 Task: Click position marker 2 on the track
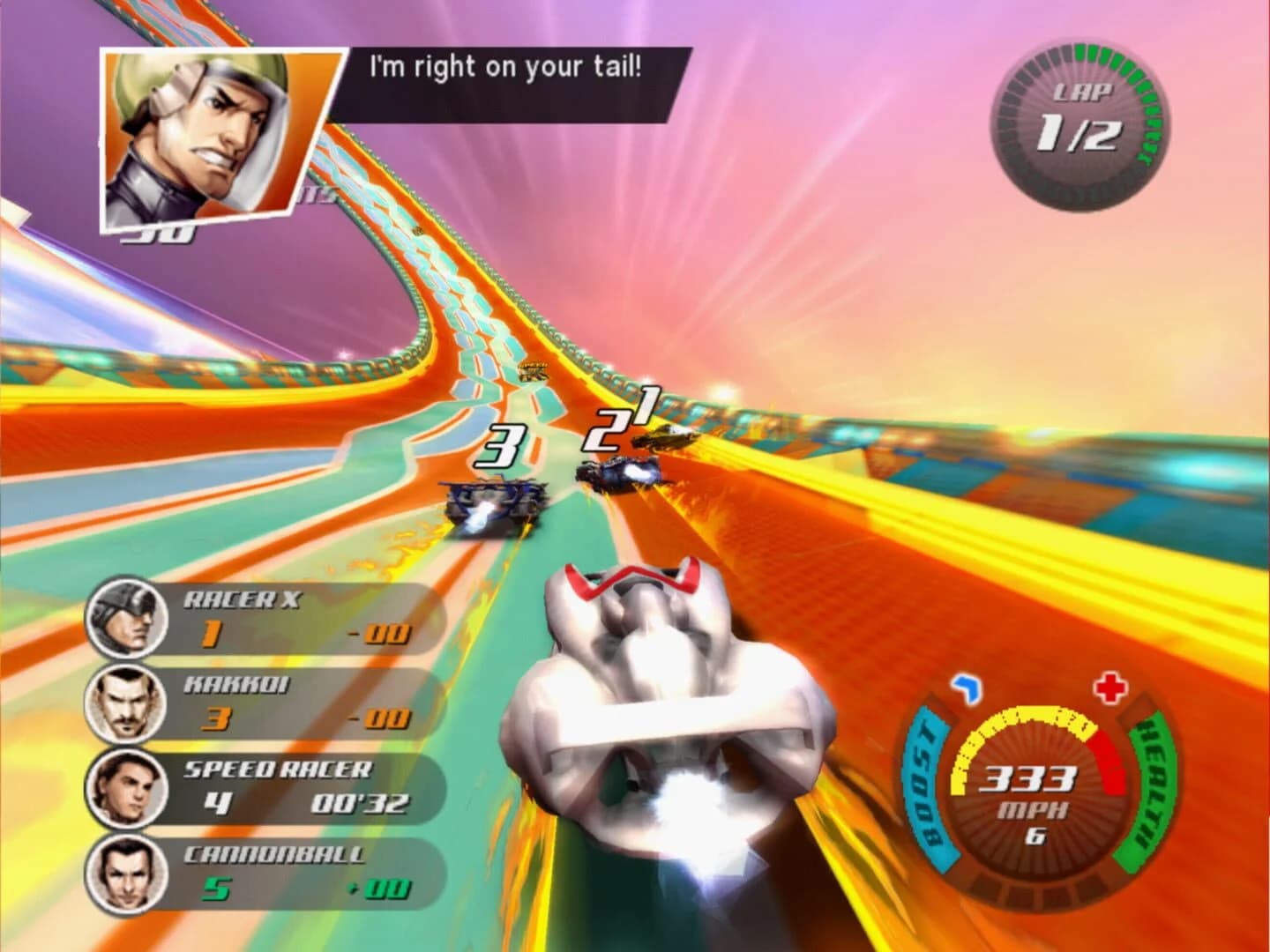click(x=604, y=432)
